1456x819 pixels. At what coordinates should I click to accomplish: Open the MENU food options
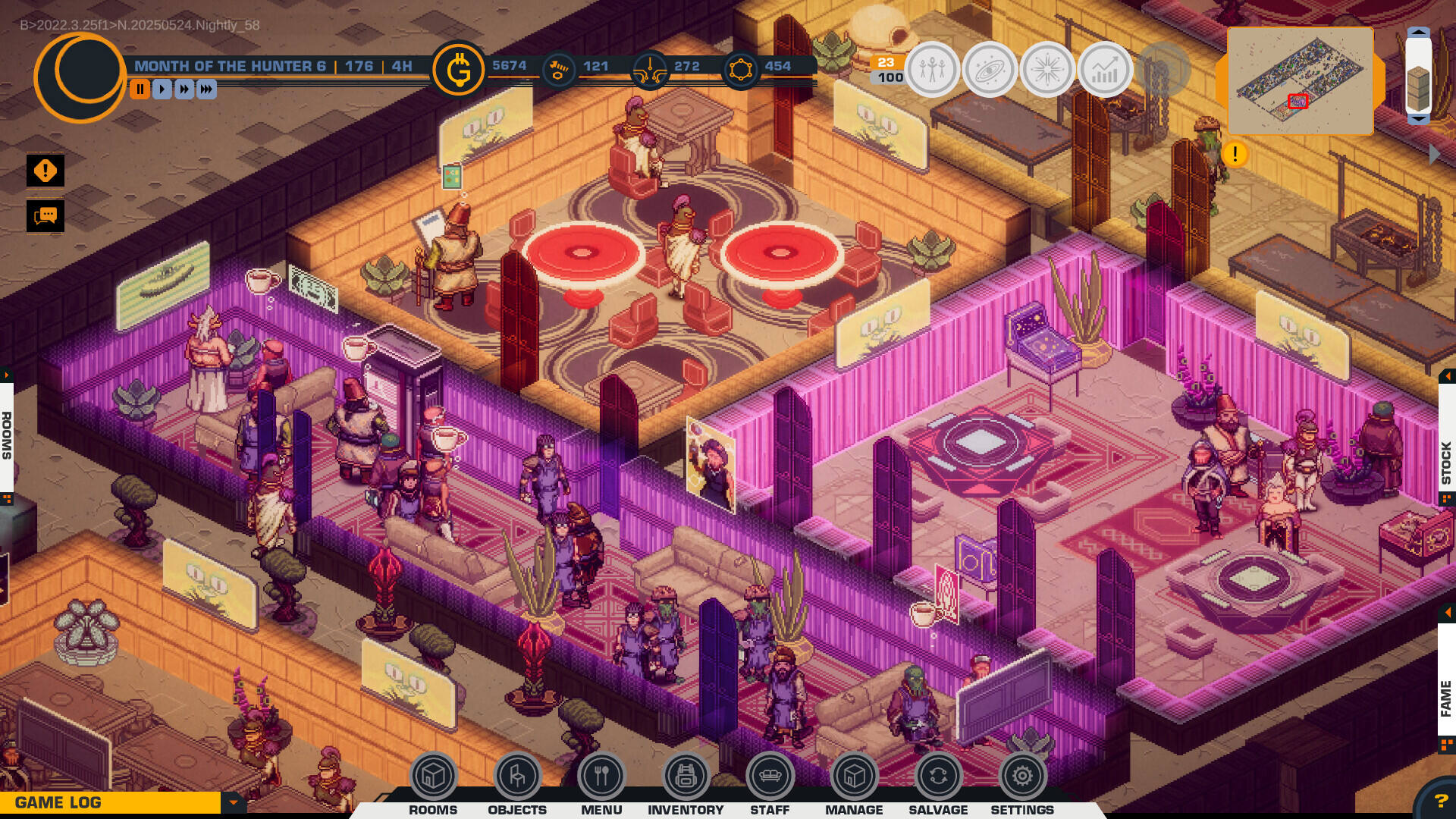pyautogui.click(x=601, y=777)
